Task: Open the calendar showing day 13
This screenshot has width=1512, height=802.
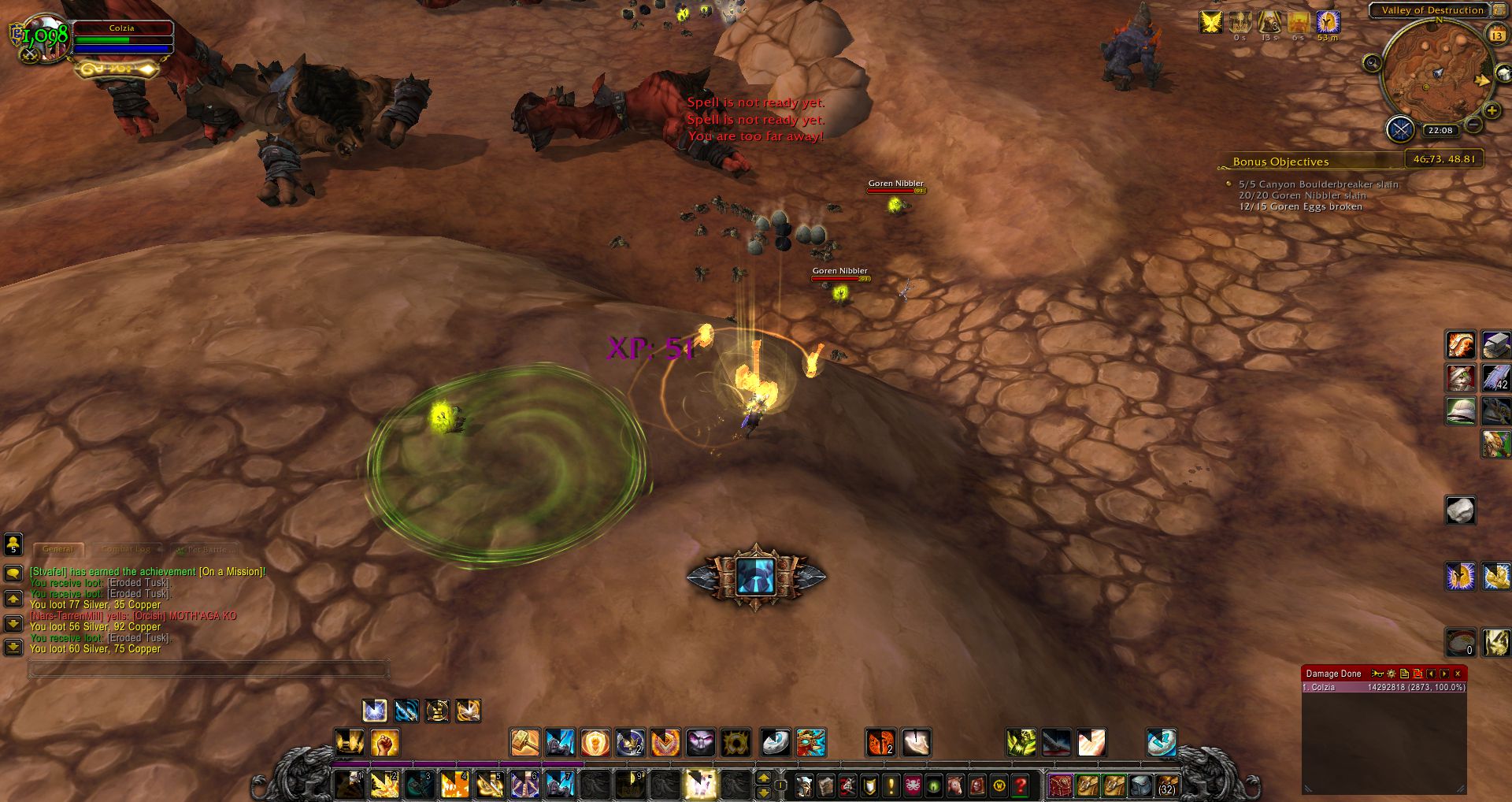Action: [1496, 35]
